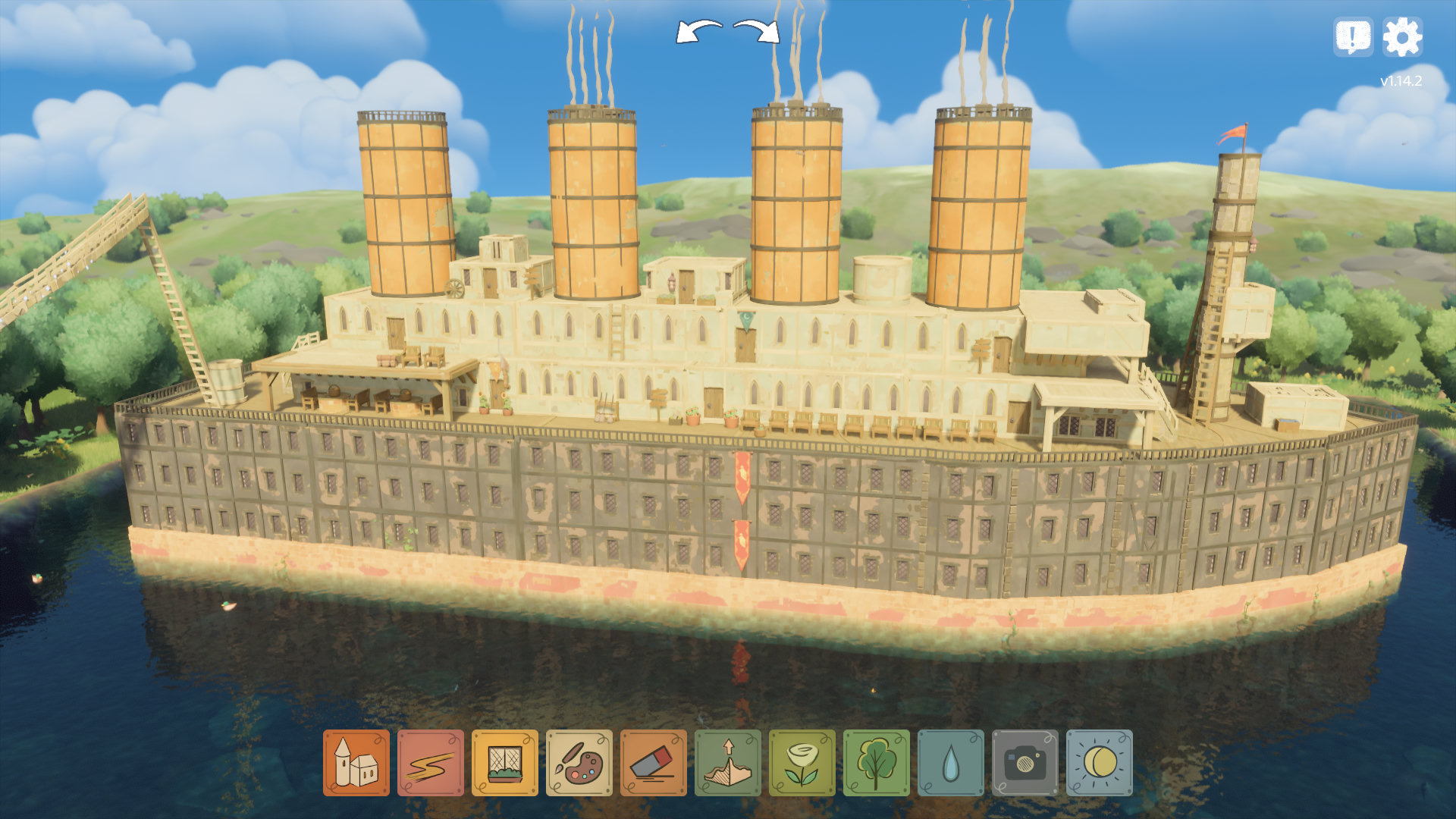Open the feedback speech bubble
Viewport: 1456px width, 819px height.
pyautogui.click(x=1354, y=36)
